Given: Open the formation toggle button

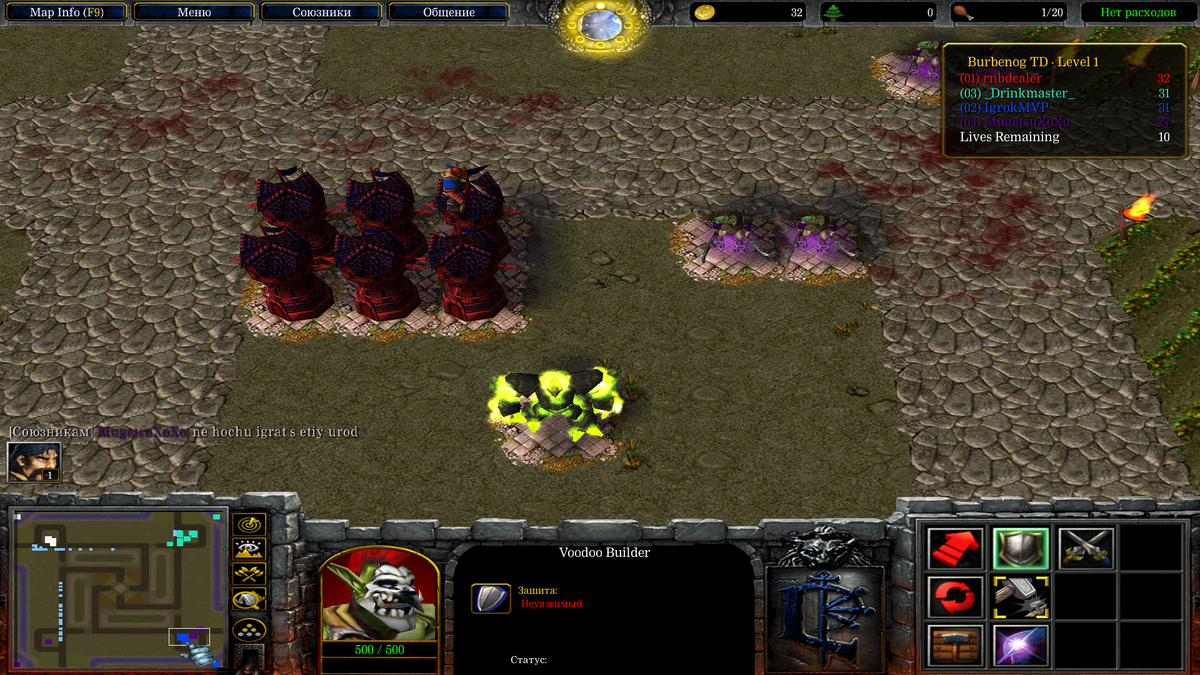Looking at the screenshot, I should 249,630.
